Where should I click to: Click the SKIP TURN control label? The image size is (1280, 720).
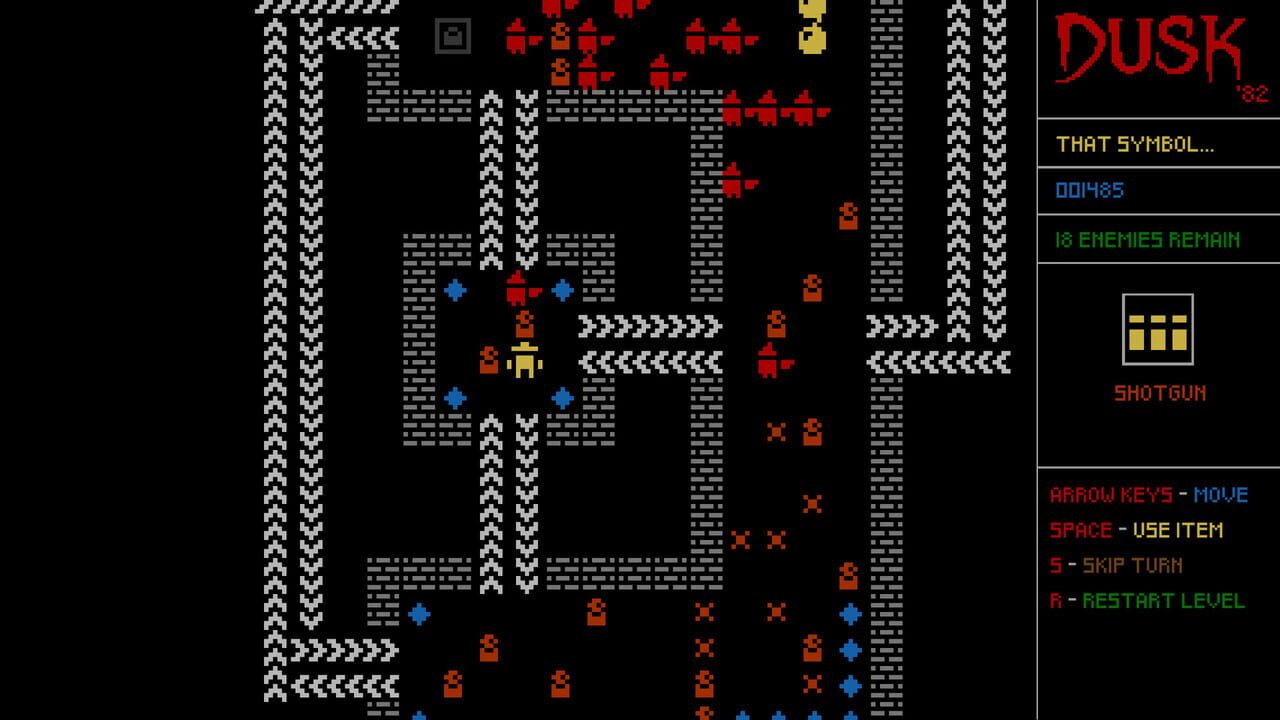click(x=1116, y=566)
